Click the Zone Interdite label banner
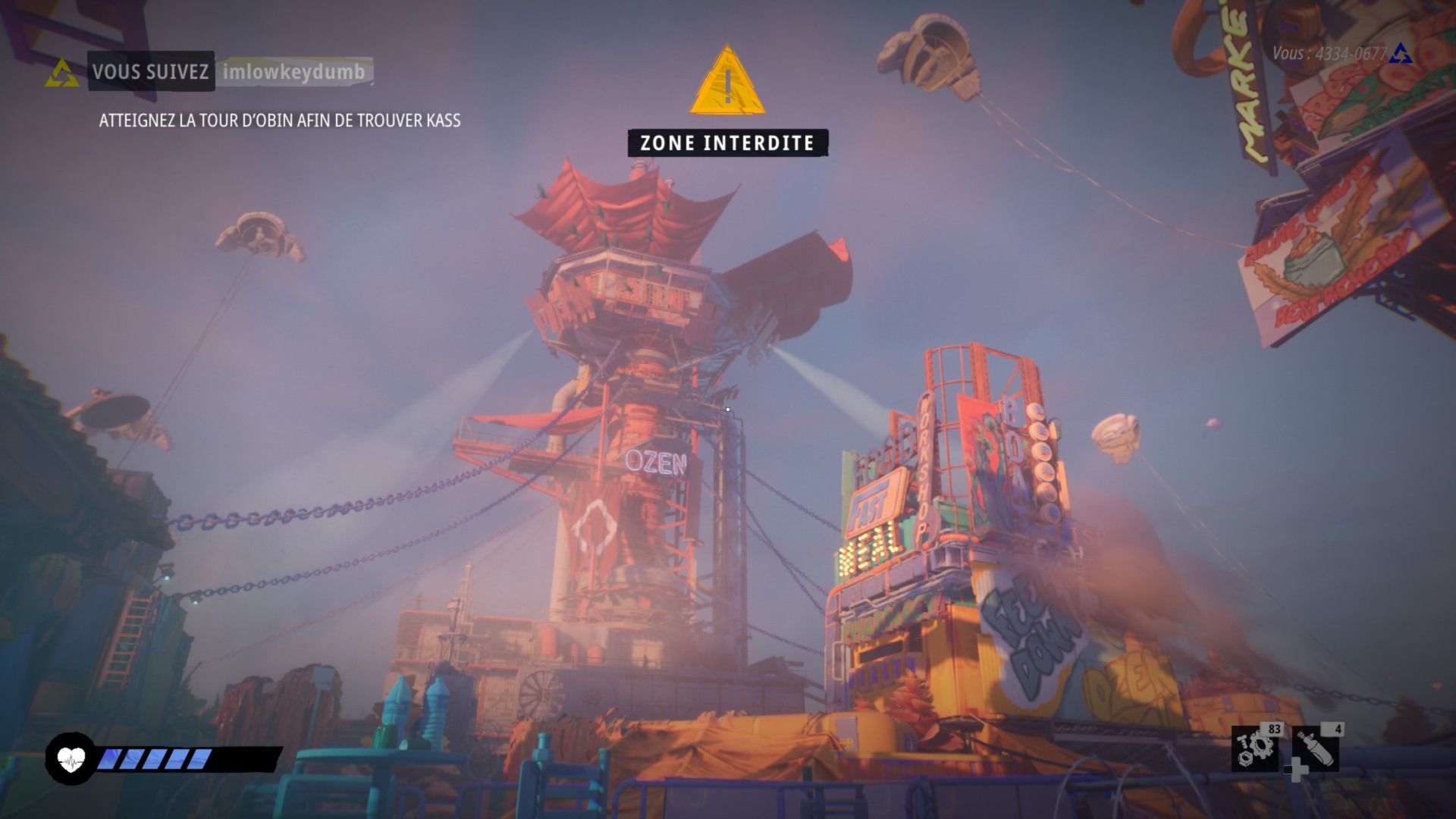 pos(727,143)
